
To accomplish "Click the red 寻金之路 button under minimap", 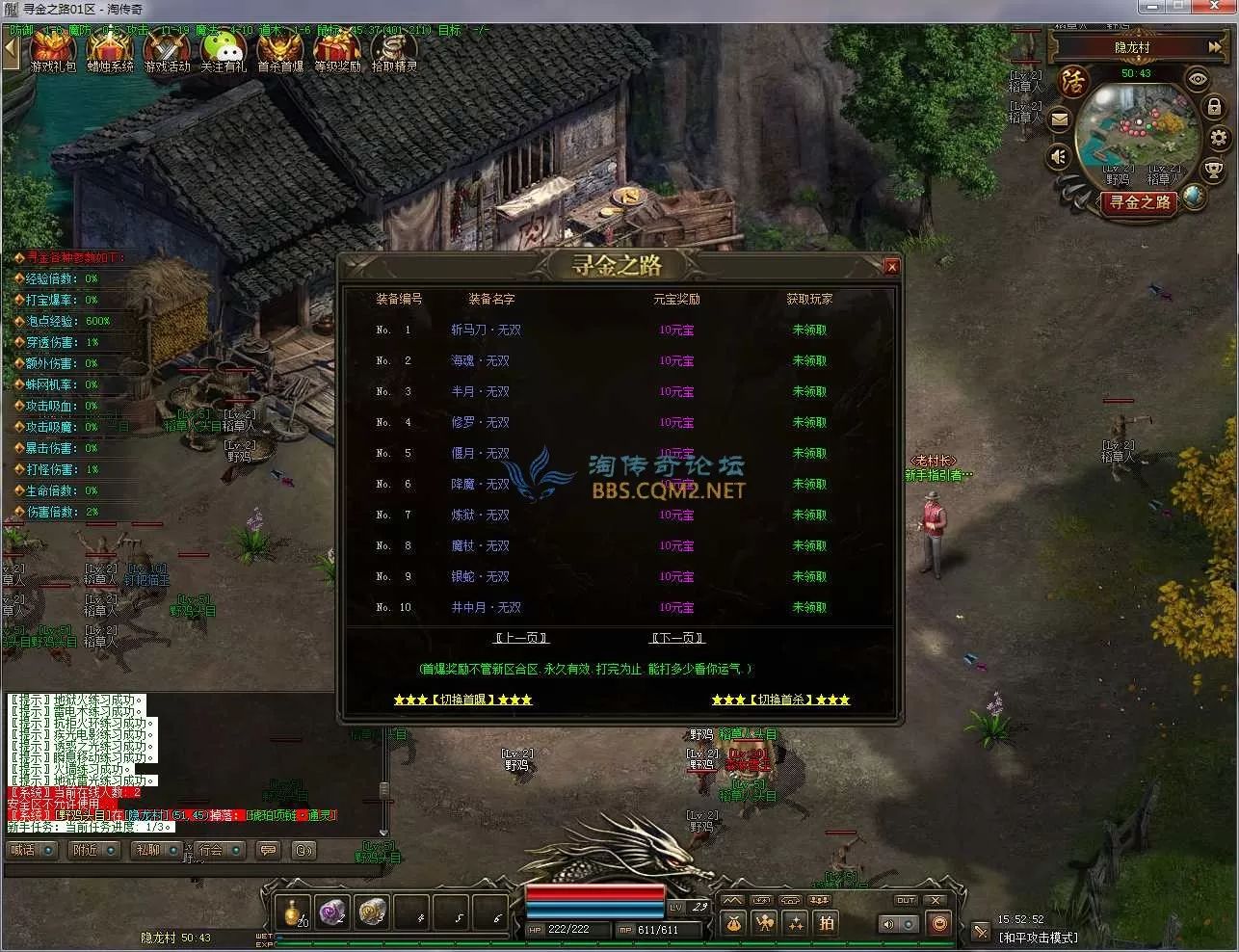I will 1140,202.
